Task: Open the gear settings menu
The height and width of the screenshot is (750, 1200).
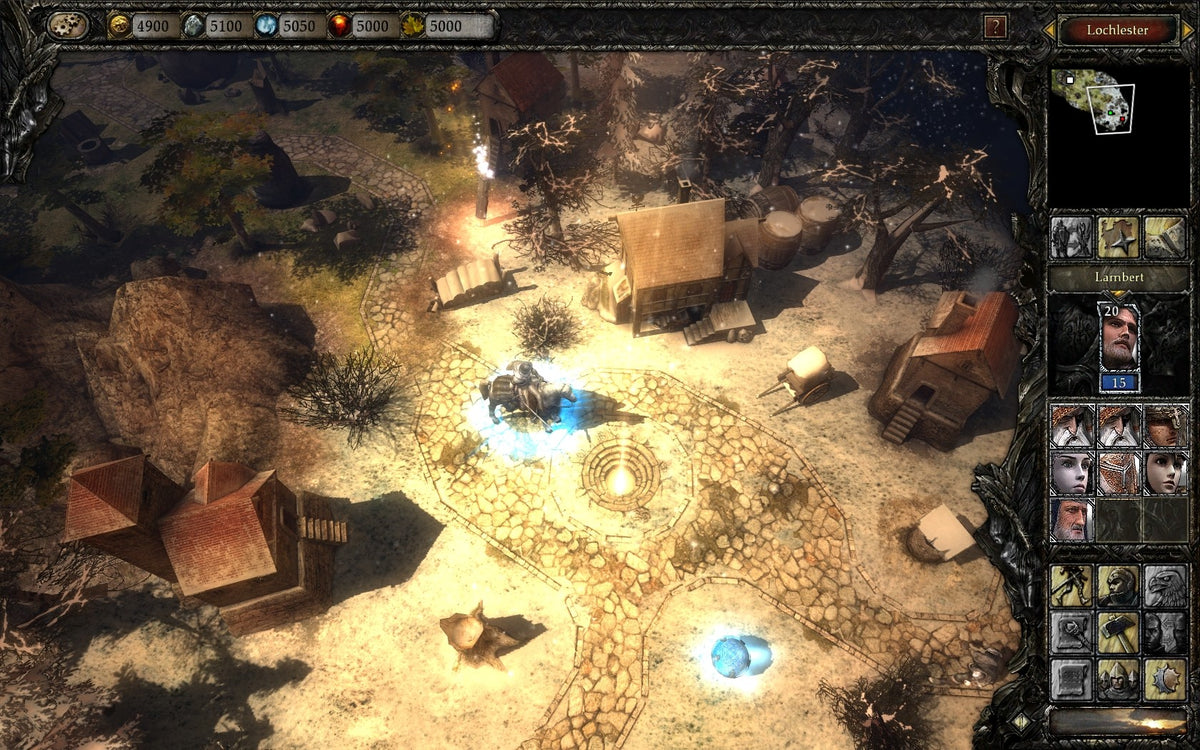Action: [x=68, y=26]
